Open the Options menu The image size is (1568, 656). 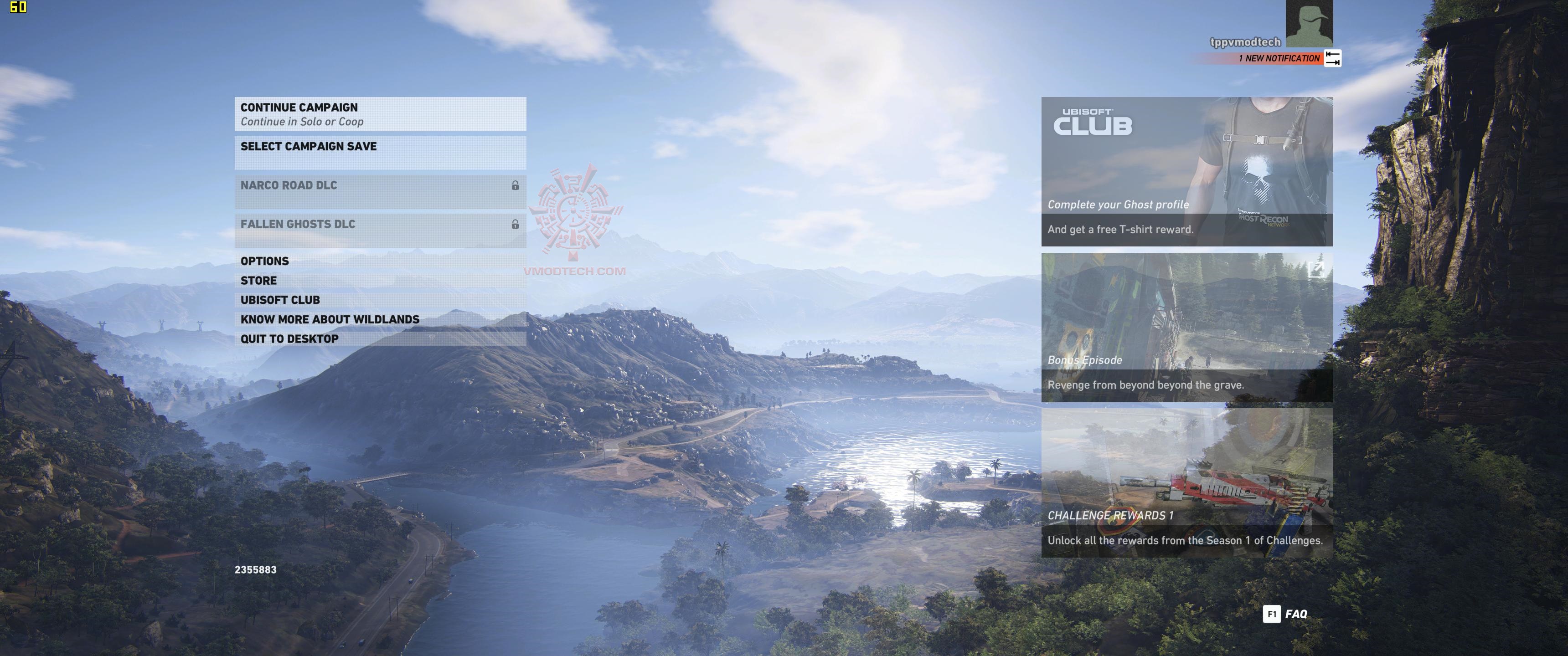[380, 261]
